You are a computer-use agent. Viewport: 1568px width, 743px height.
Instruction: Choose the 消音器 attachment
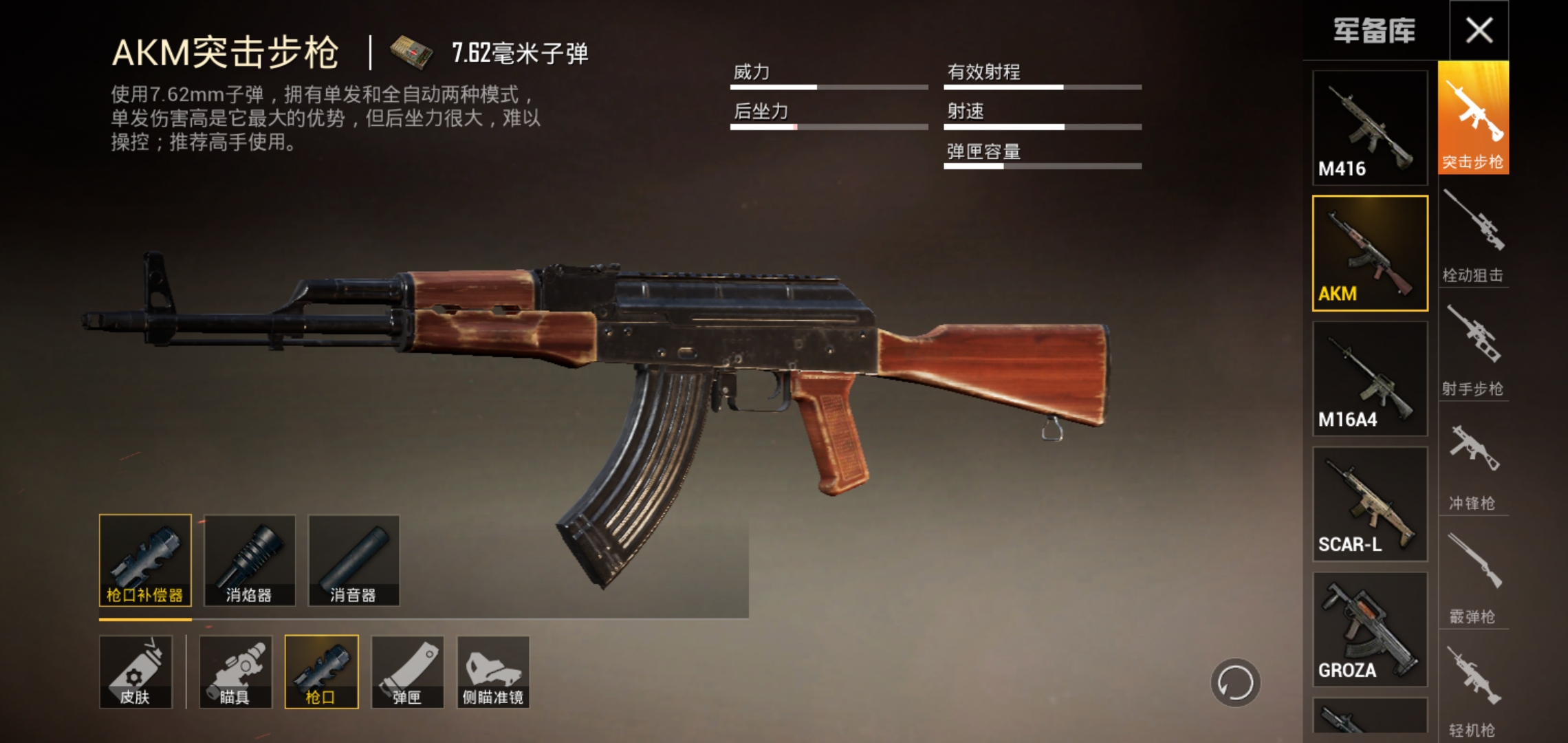pyautogui.click(x=353, y=560)
